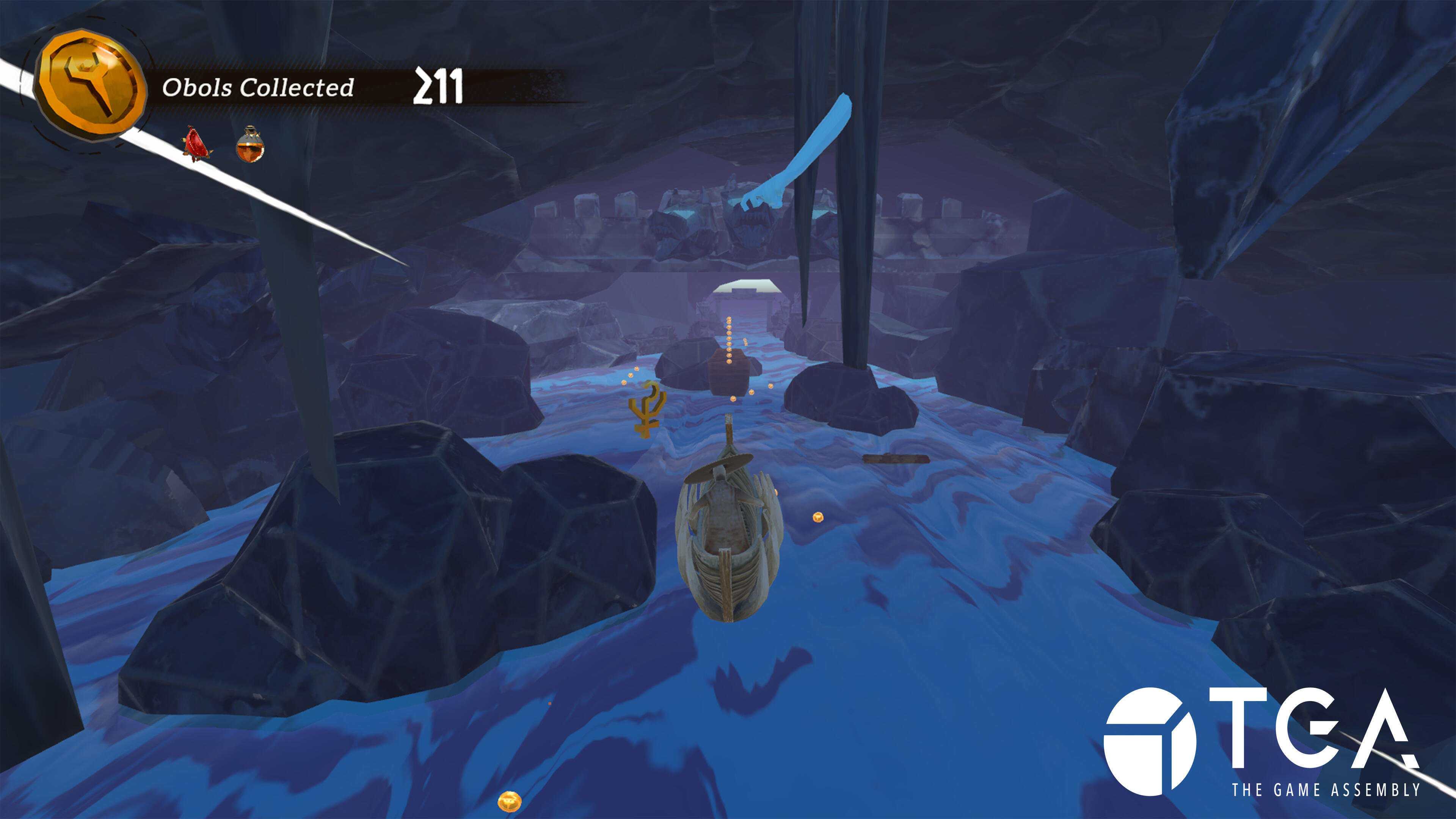Select the red sail power-up icon

[197, 145]
